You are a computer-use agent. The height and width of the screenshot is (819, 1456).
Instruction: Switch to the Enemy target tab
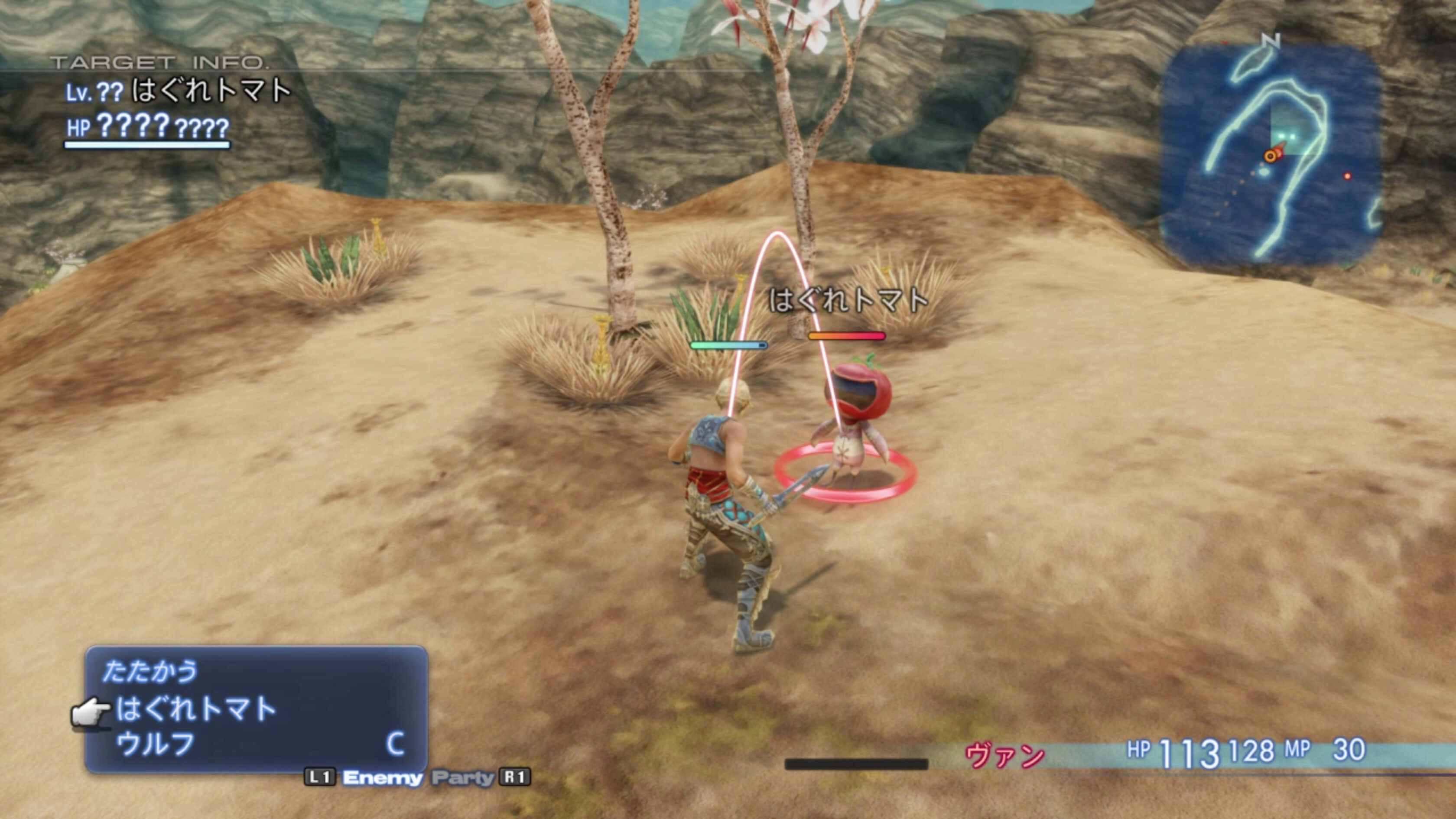click(383, 778)
